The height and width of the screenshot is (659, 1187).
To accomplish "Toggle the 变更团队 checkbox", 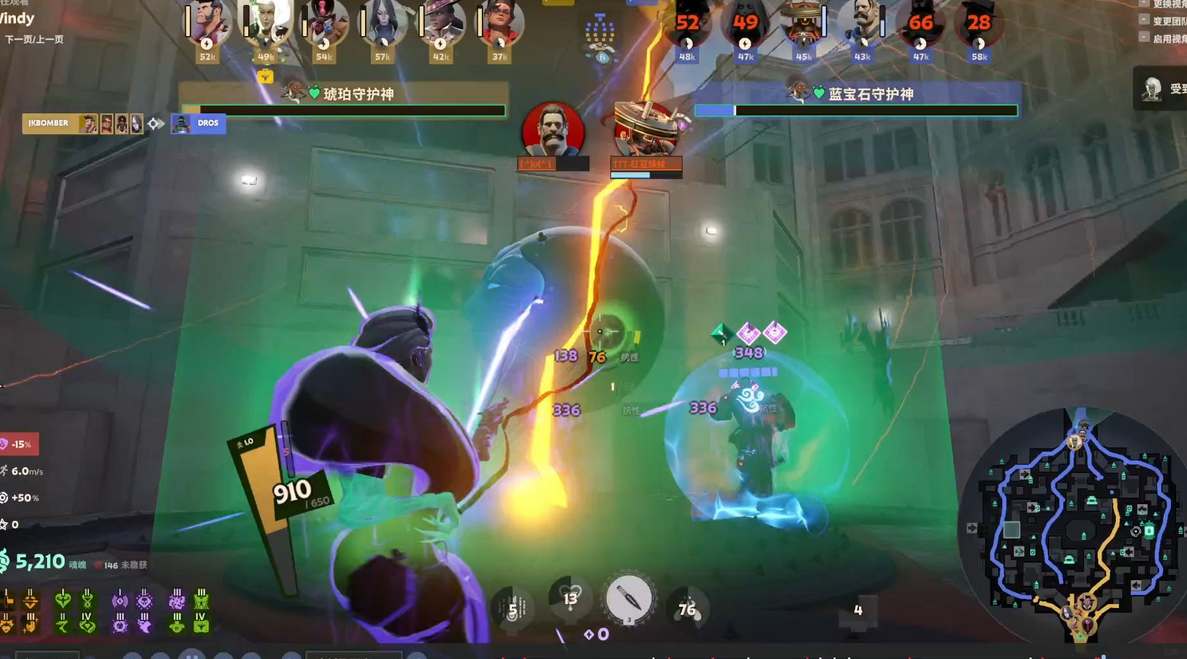I will click(1144, 20).
